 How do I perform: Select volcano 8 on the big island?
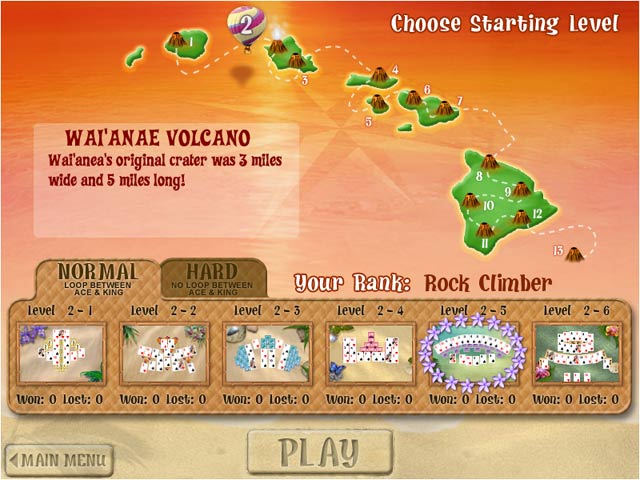pos(490,163)
